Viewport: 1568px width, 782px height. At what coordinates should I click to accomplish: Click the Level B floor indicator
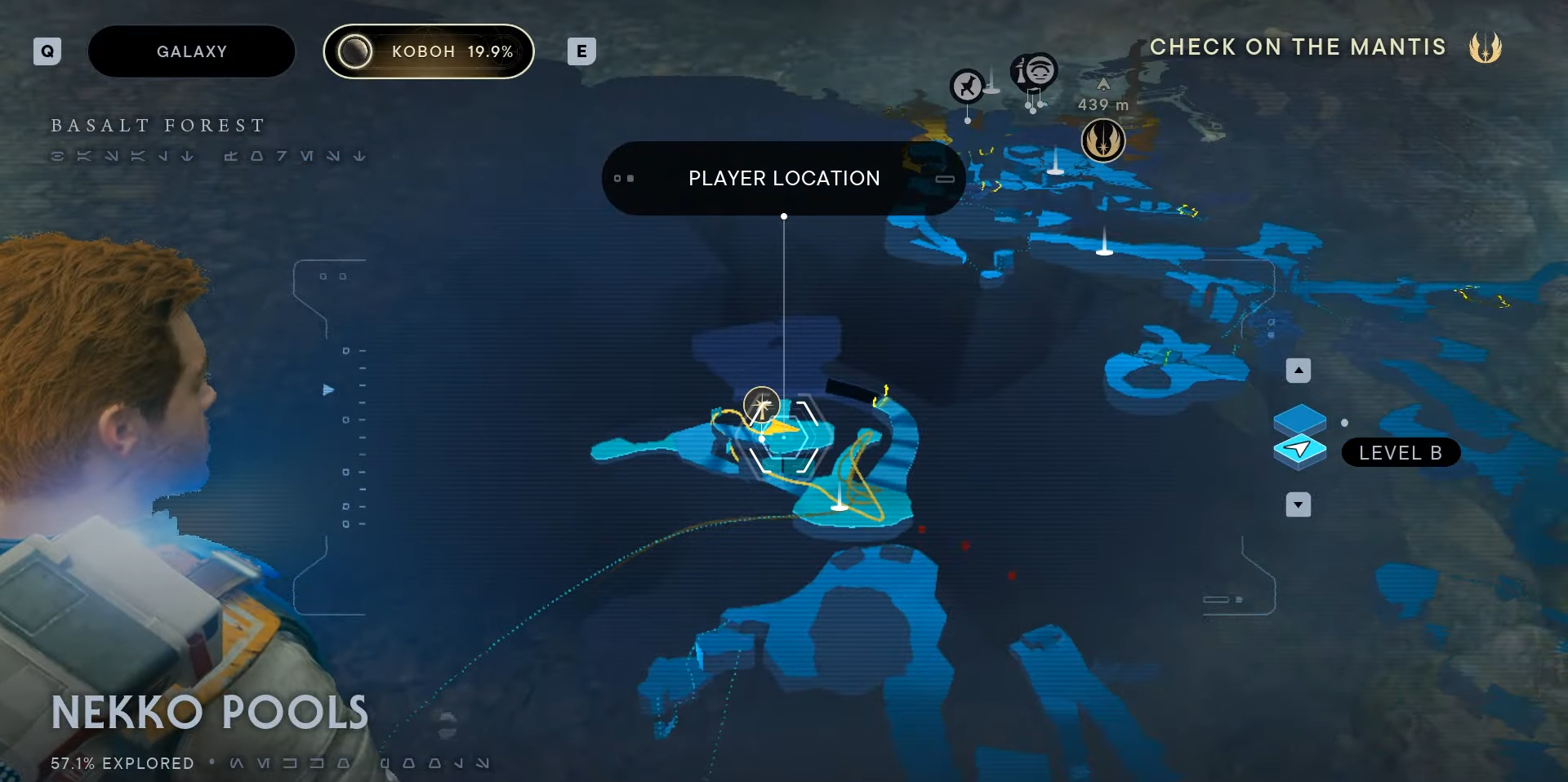pos(1400,453)
